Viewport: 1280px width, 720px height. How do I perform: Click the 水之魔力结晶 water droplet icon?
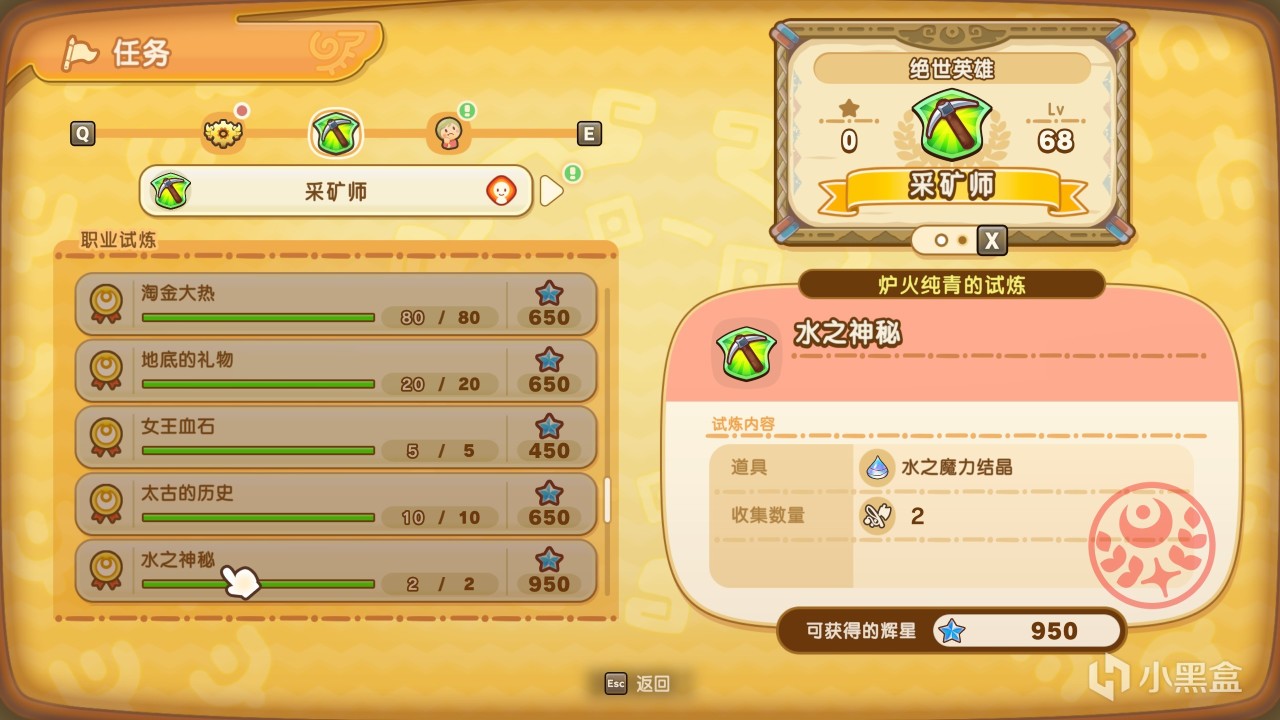click(875, 467)
